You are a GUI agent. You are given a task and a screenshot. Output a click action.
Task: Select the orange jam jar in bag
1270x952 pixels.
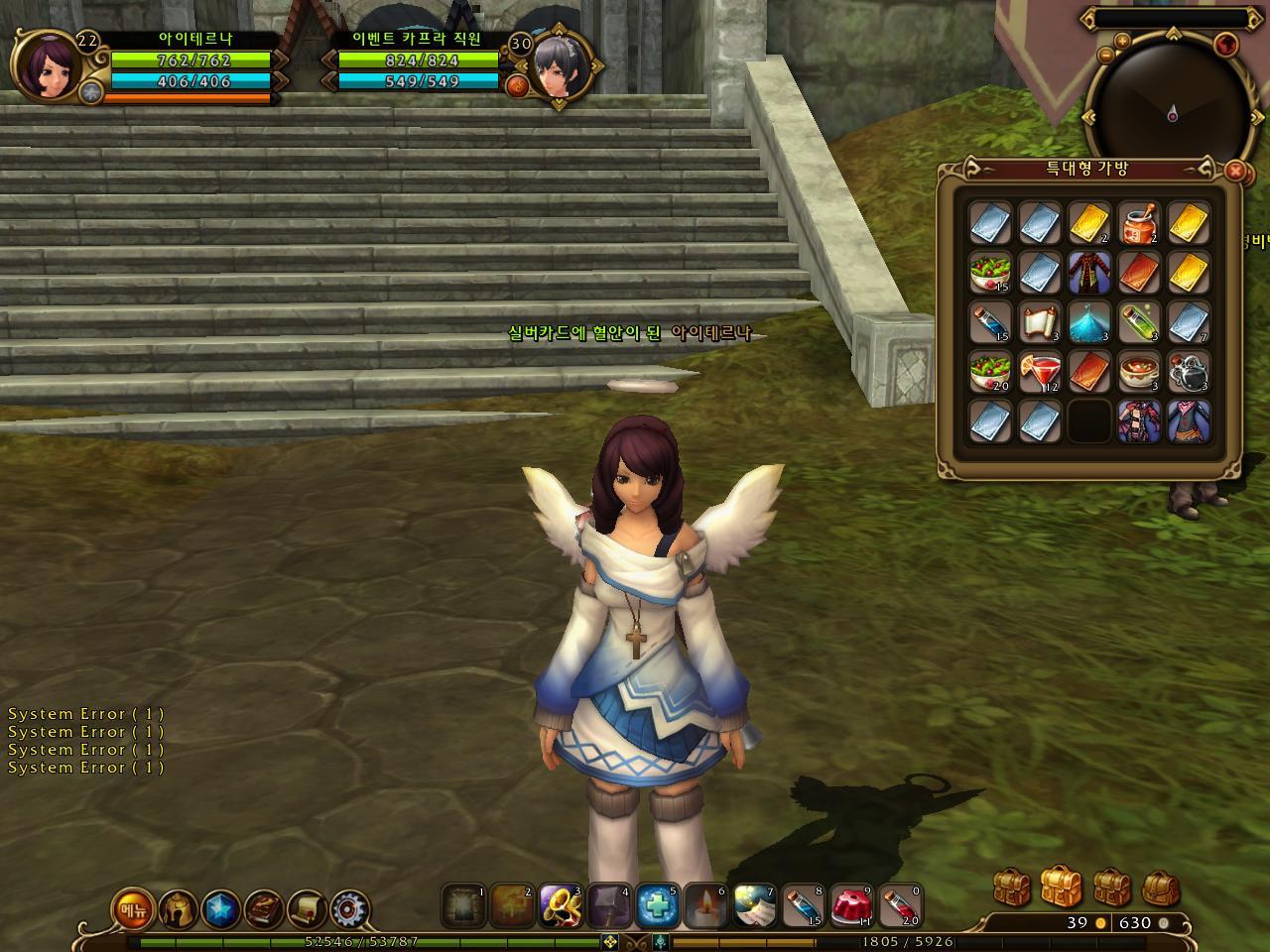1139,222
